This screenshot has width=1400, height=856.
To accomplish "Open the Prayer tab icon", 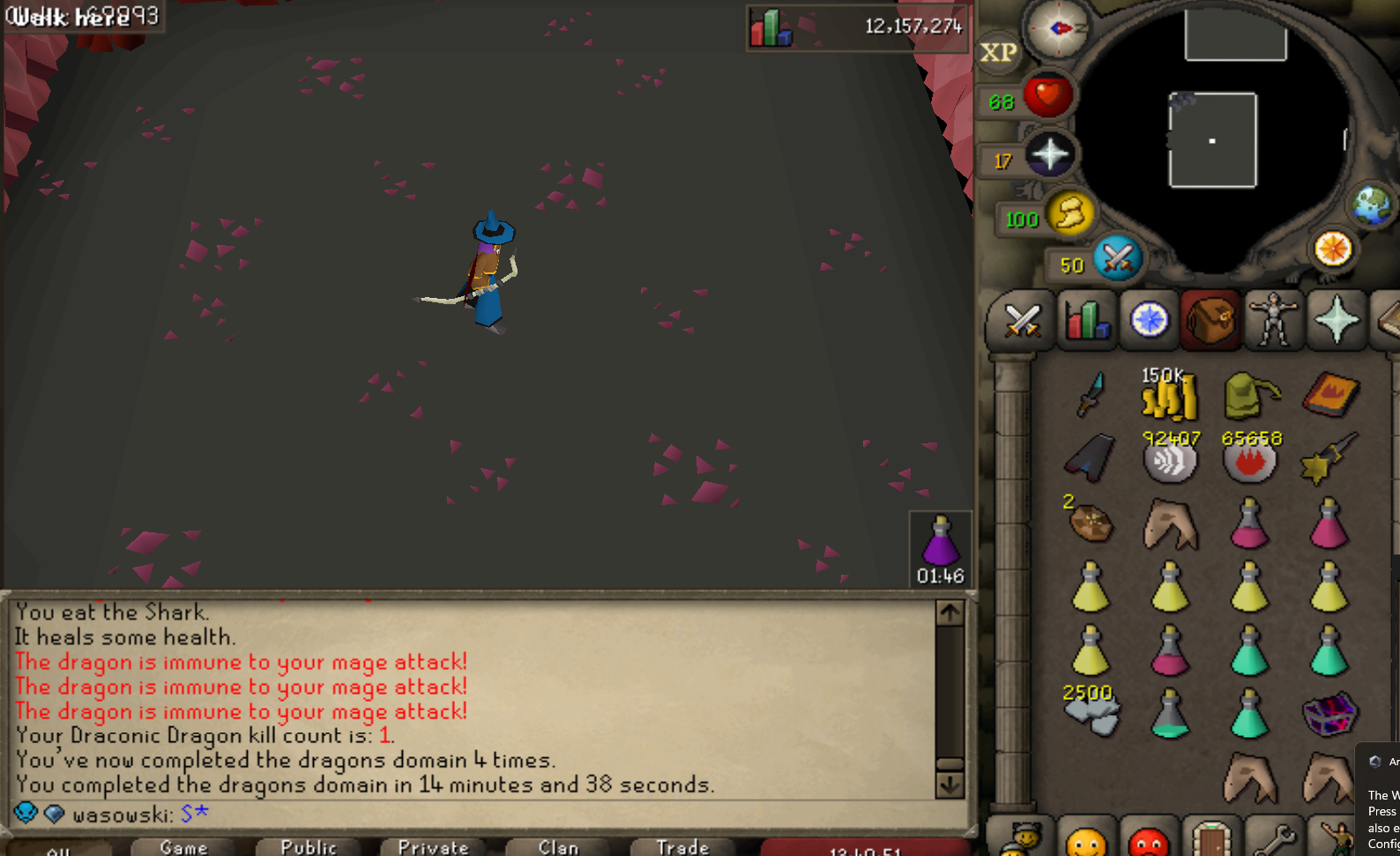I will tap(1337, 320).
